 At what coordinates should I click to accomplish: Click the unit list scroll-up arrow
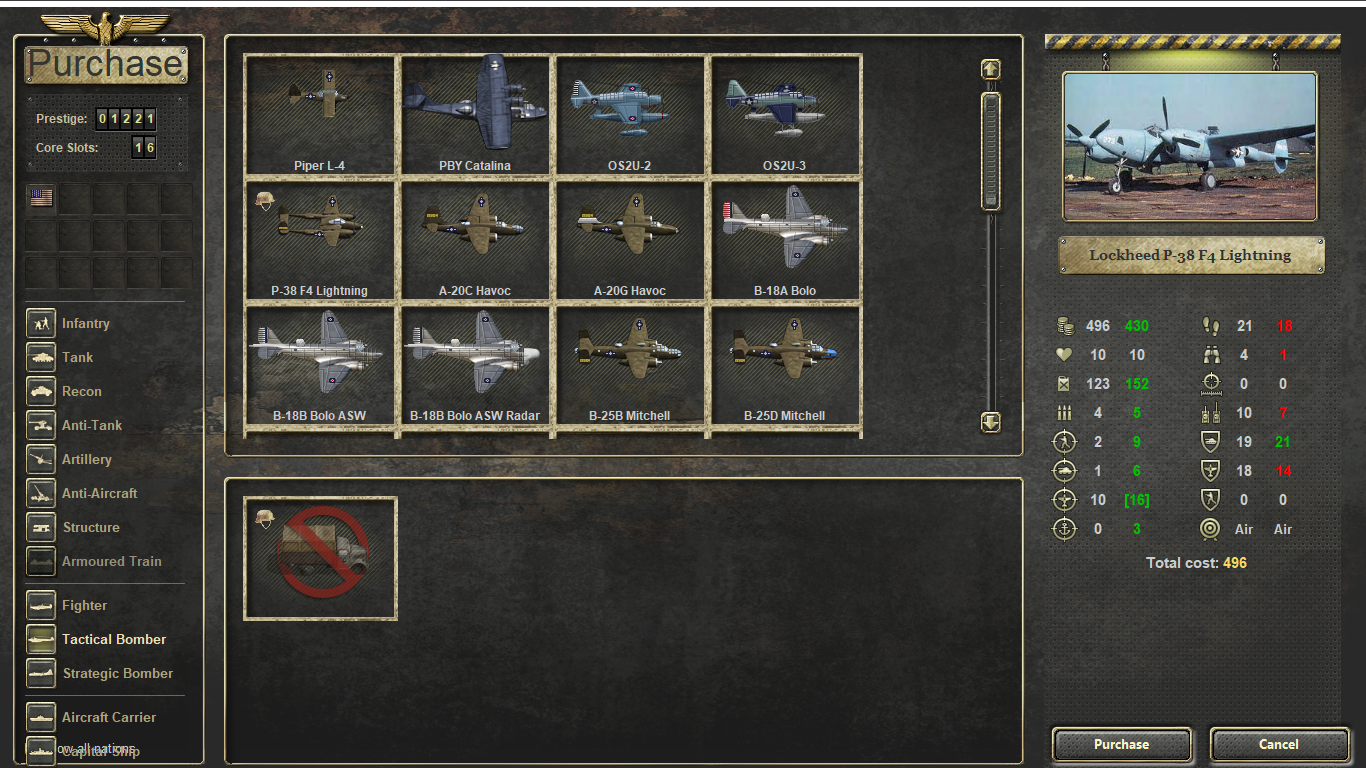(990, 69)
